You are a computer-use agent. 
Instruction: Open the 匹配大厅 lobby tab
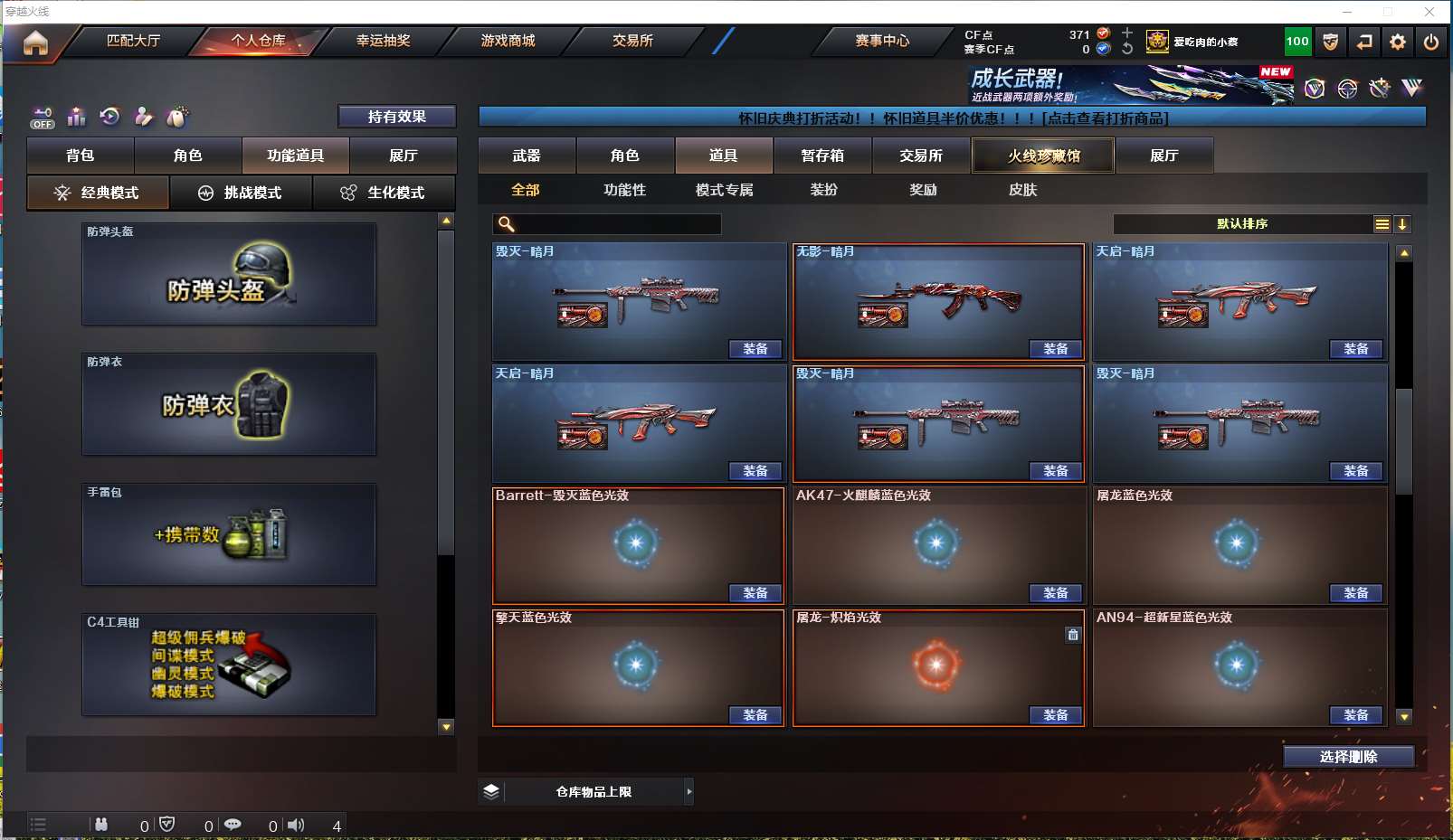coord(133,41)
